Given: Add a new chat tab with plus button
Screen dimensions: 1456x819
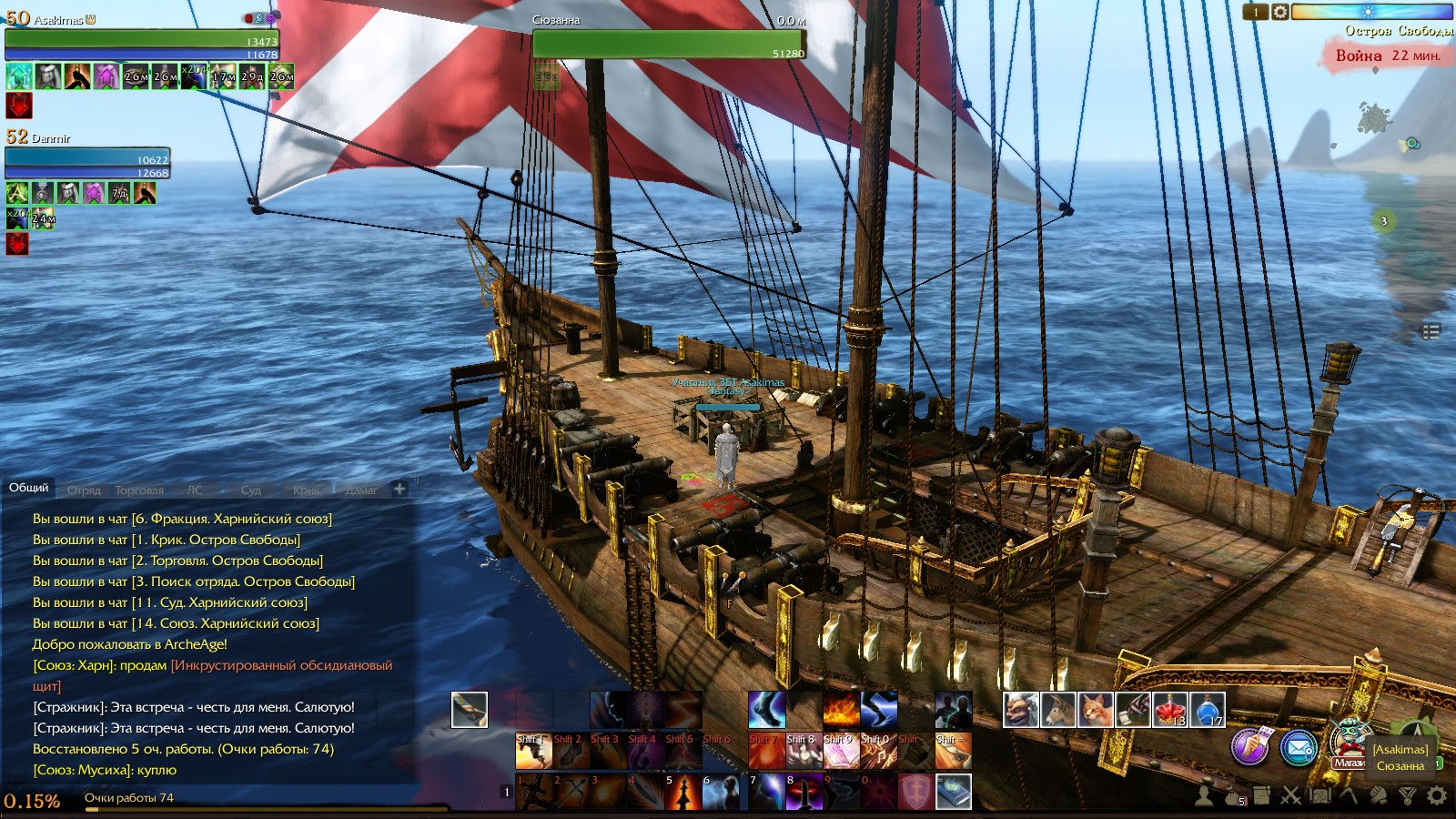Looking at the screenshot, I should [x=399, y=489].
